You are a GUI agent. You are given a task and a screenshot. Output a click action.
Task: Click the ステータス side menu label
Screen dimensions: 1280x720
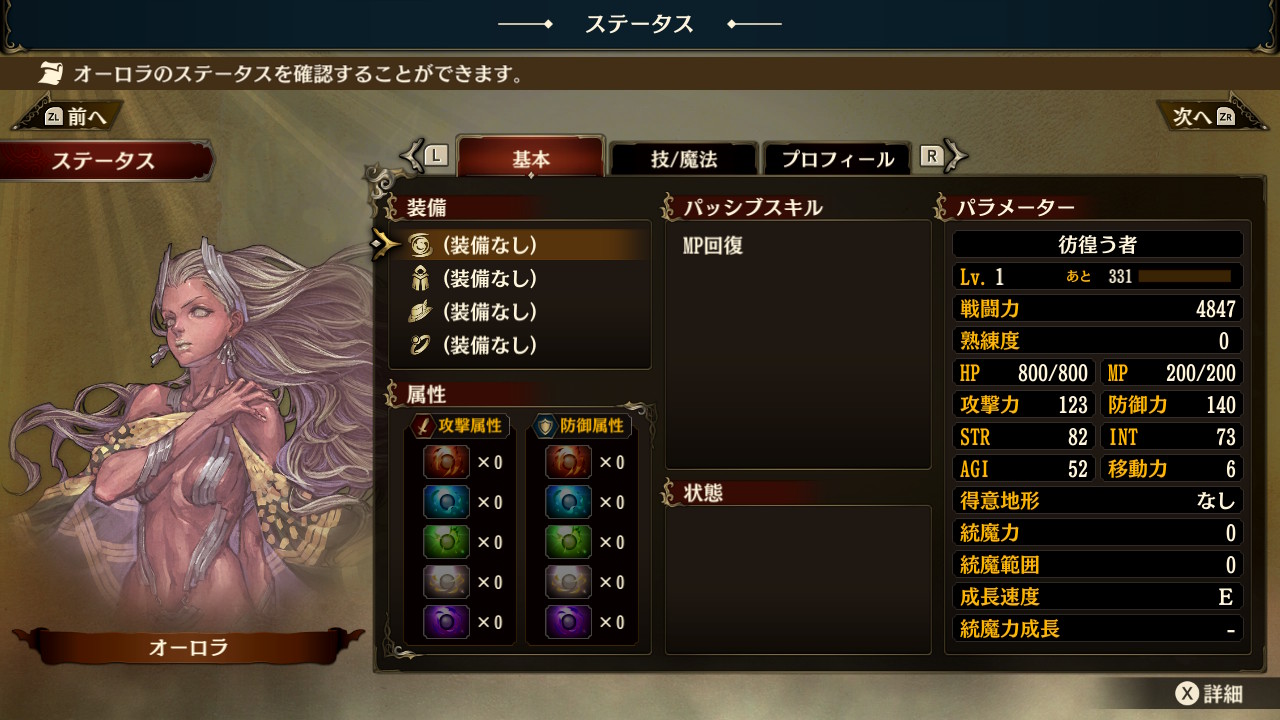(x=104, y=161)
